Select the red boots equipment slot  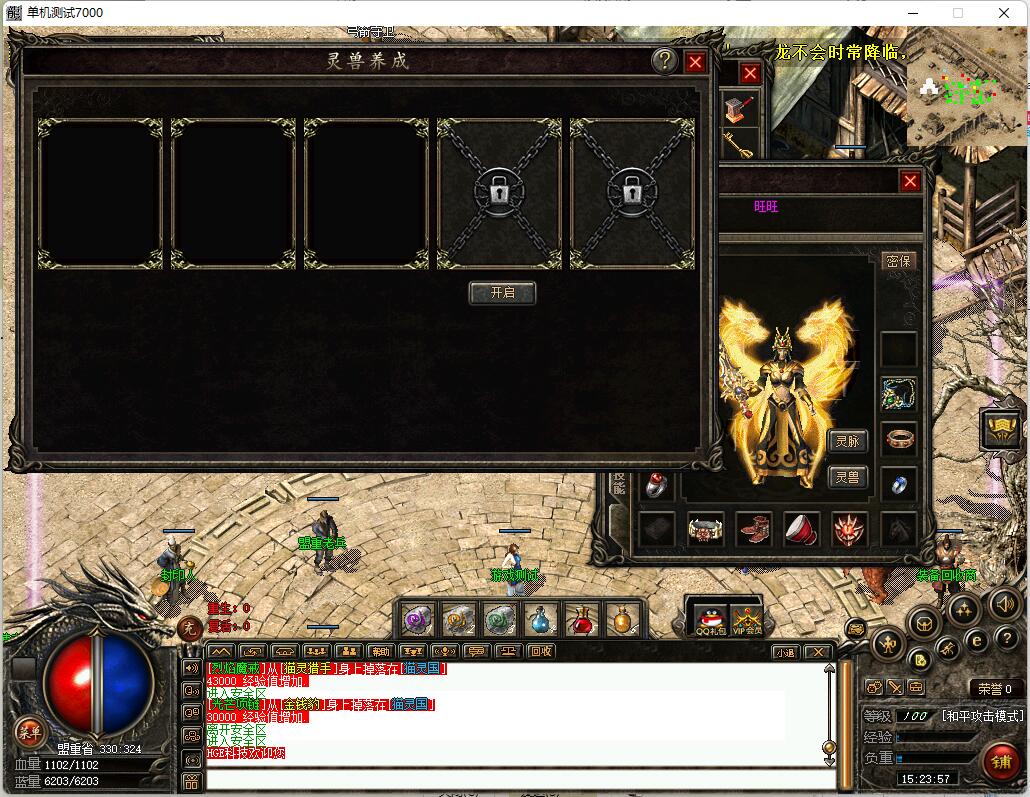click(753, 529)
